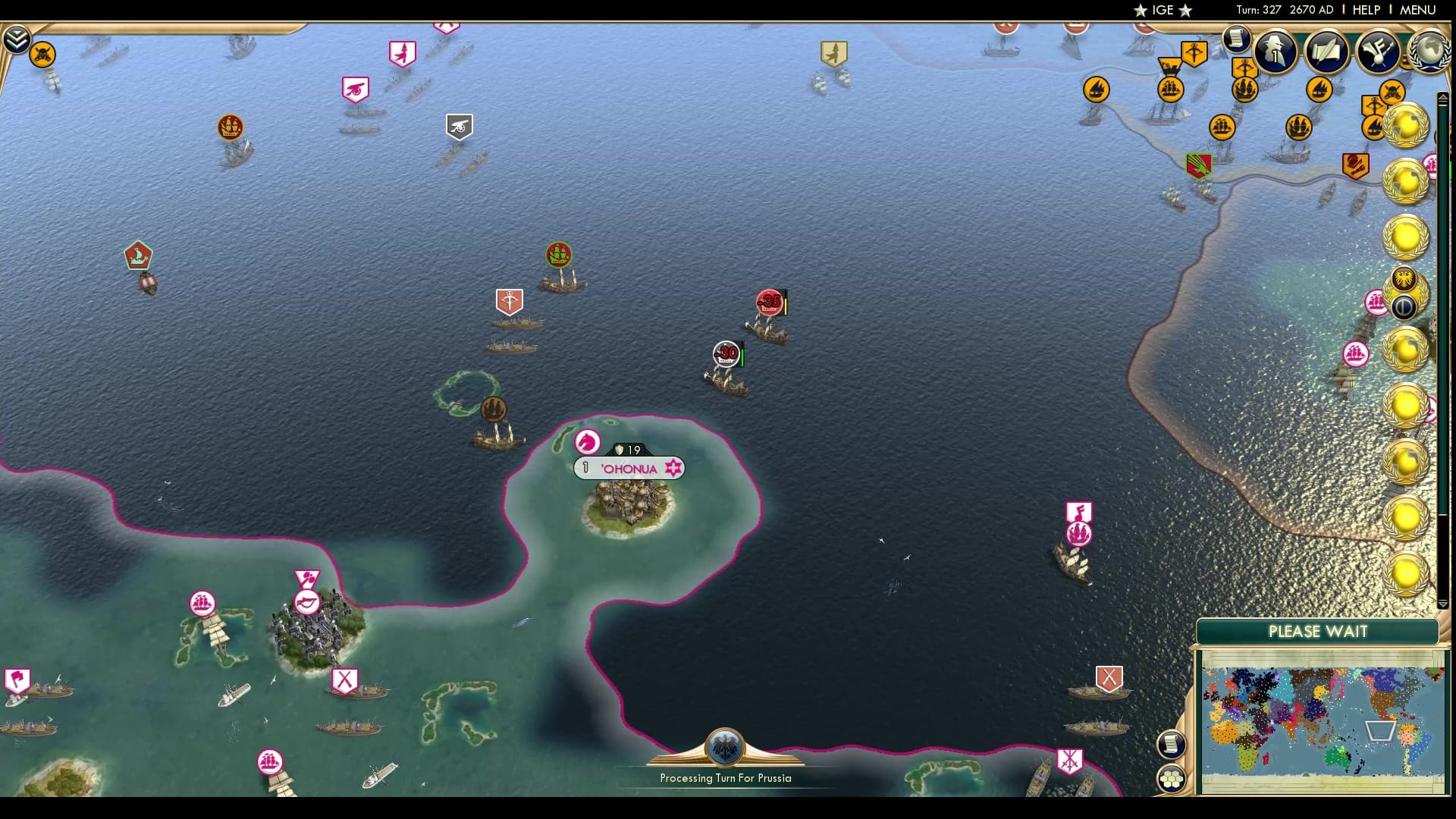The width and height of the screenshot is (1456, 819).
Task: Click the Prussian eagle notification on the right stack
Action: [x=1403, y=279]
